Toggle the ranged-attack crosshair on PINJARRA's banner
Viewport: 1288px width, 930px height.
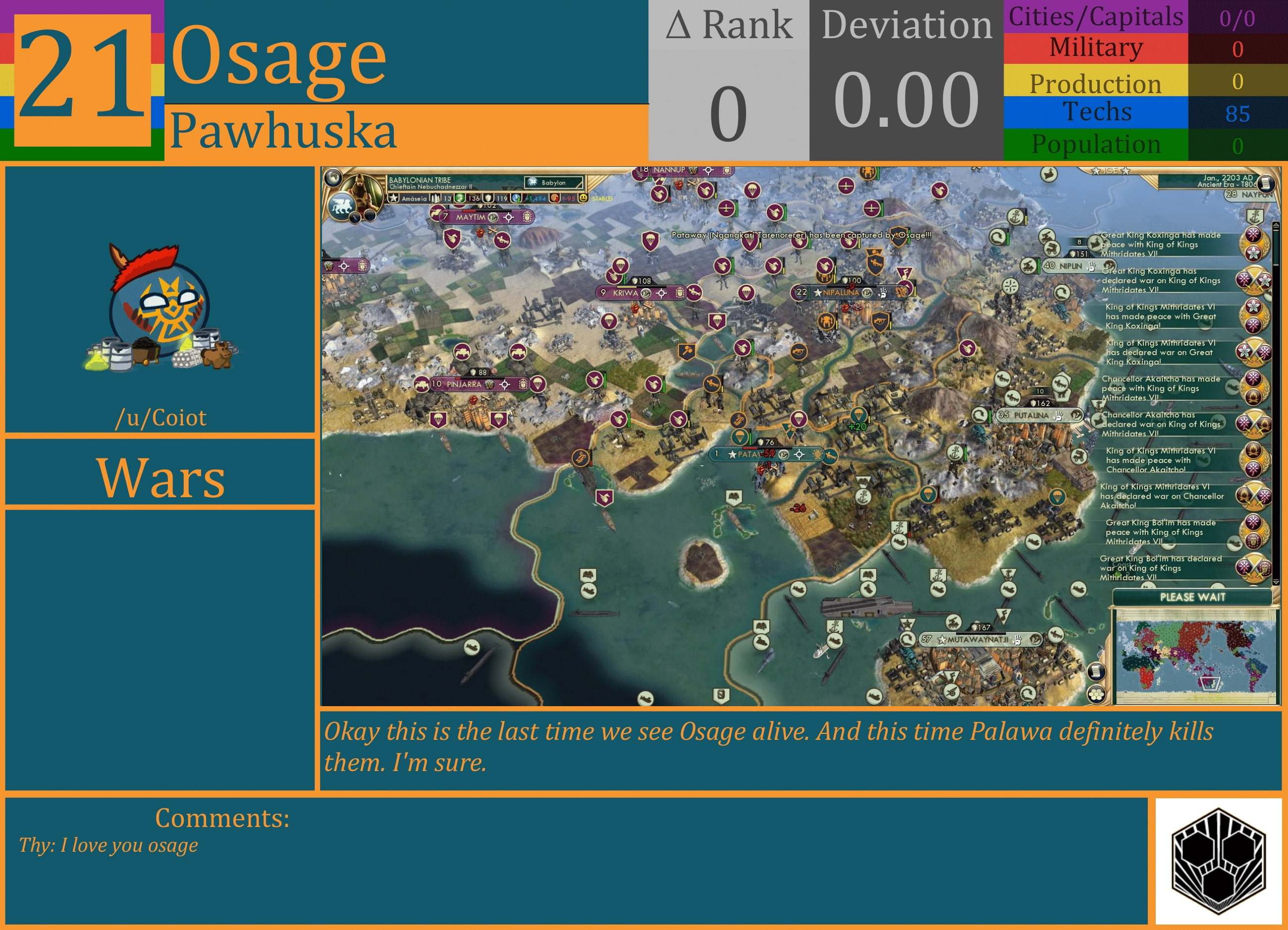point(505,385)
